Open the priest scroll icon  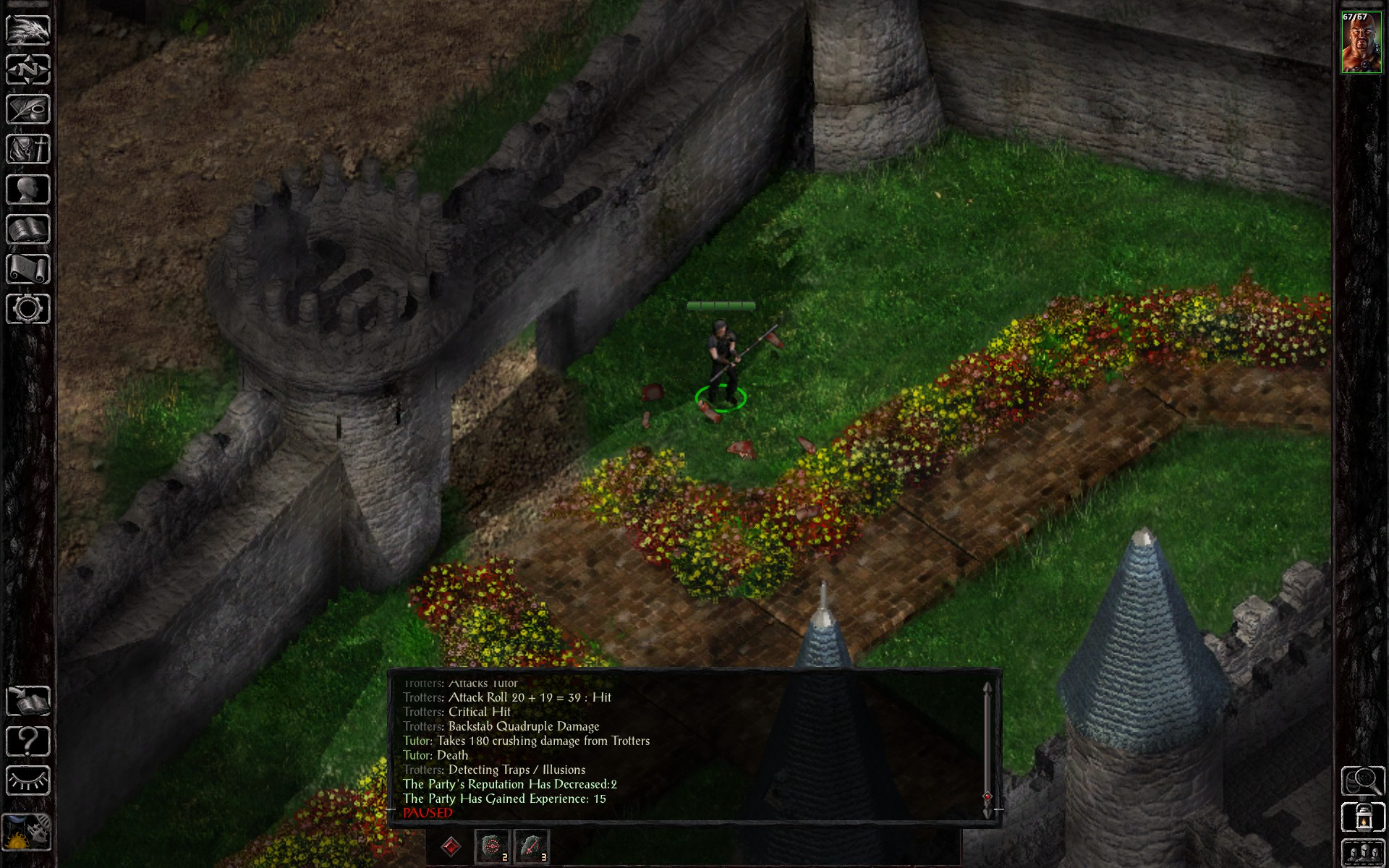tap(28, 270)
